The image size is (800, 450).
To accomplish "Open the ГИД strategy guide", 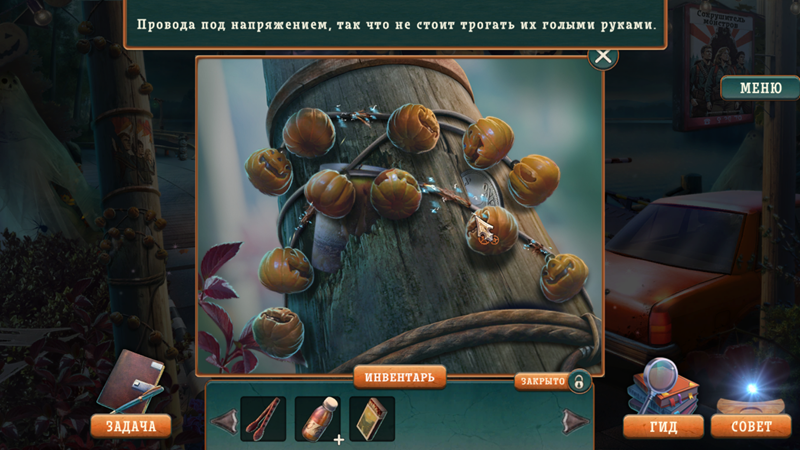I will [x=663, y=427].
